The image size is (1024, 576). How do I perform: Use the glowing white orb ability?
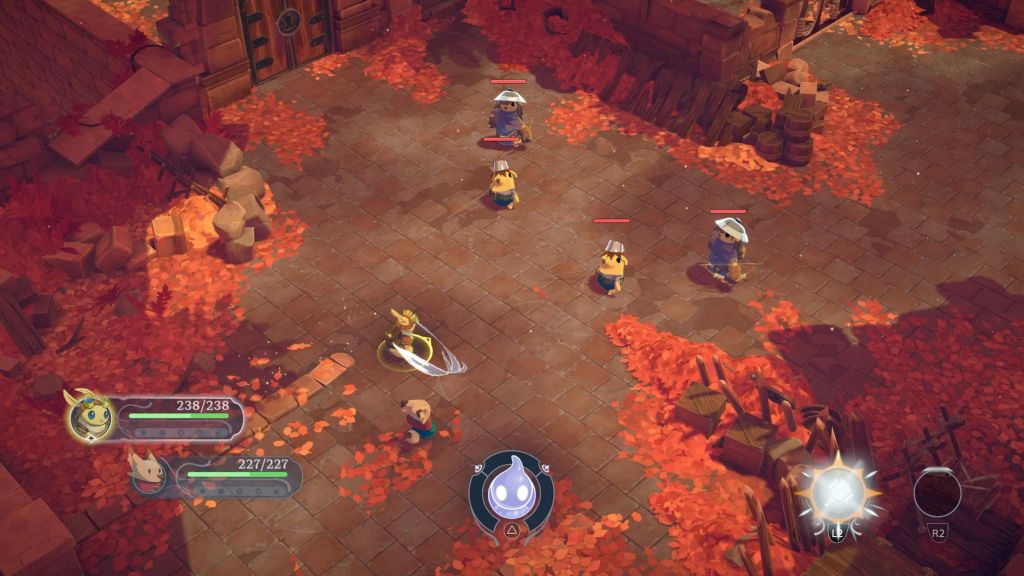(x=838, y=490)
